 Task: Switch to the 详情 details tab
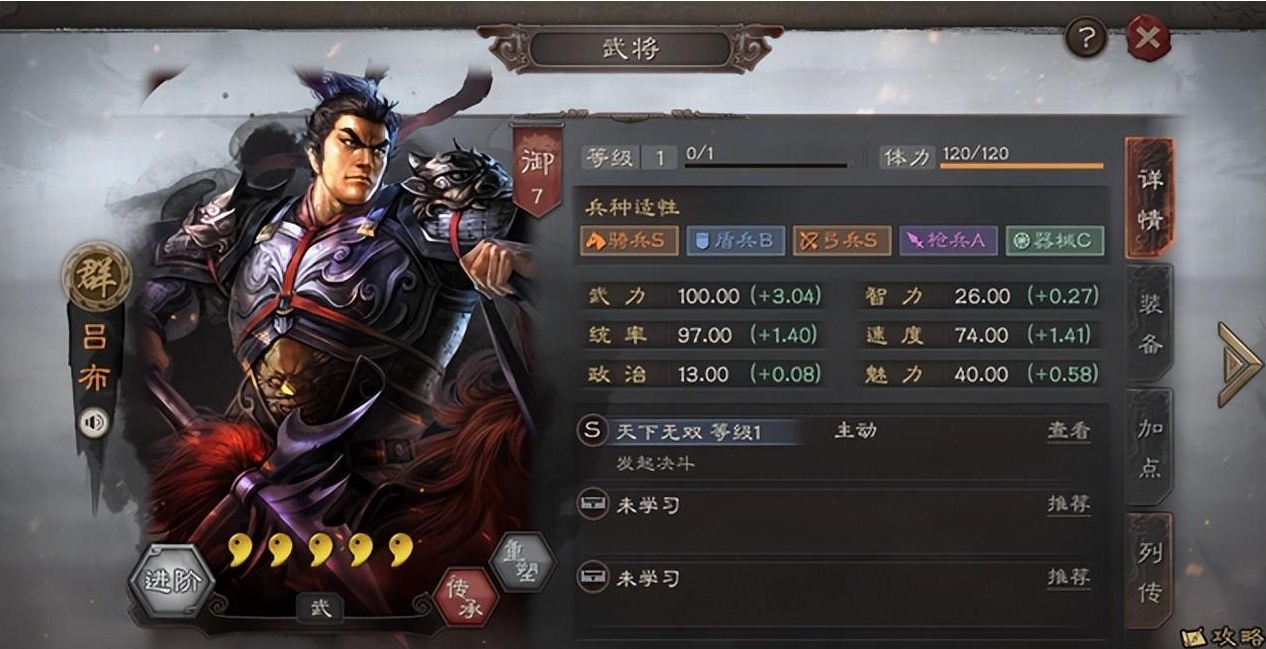(1149, 198)
